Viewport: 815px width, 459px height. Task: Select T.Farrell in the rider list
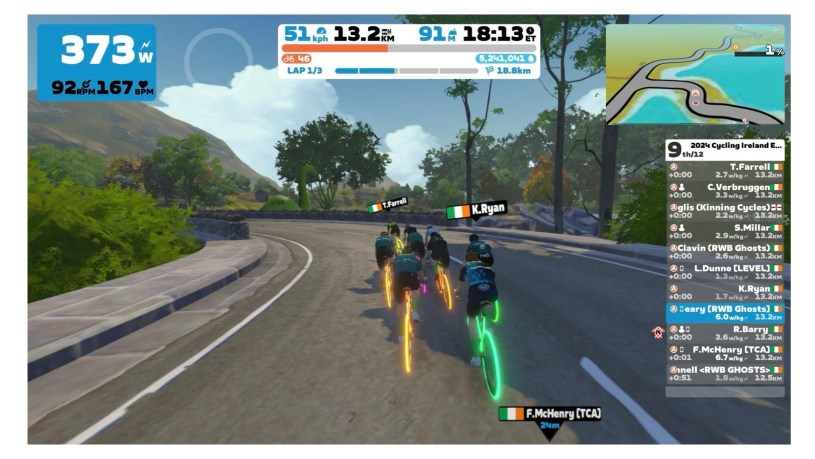tap(725, 170)
